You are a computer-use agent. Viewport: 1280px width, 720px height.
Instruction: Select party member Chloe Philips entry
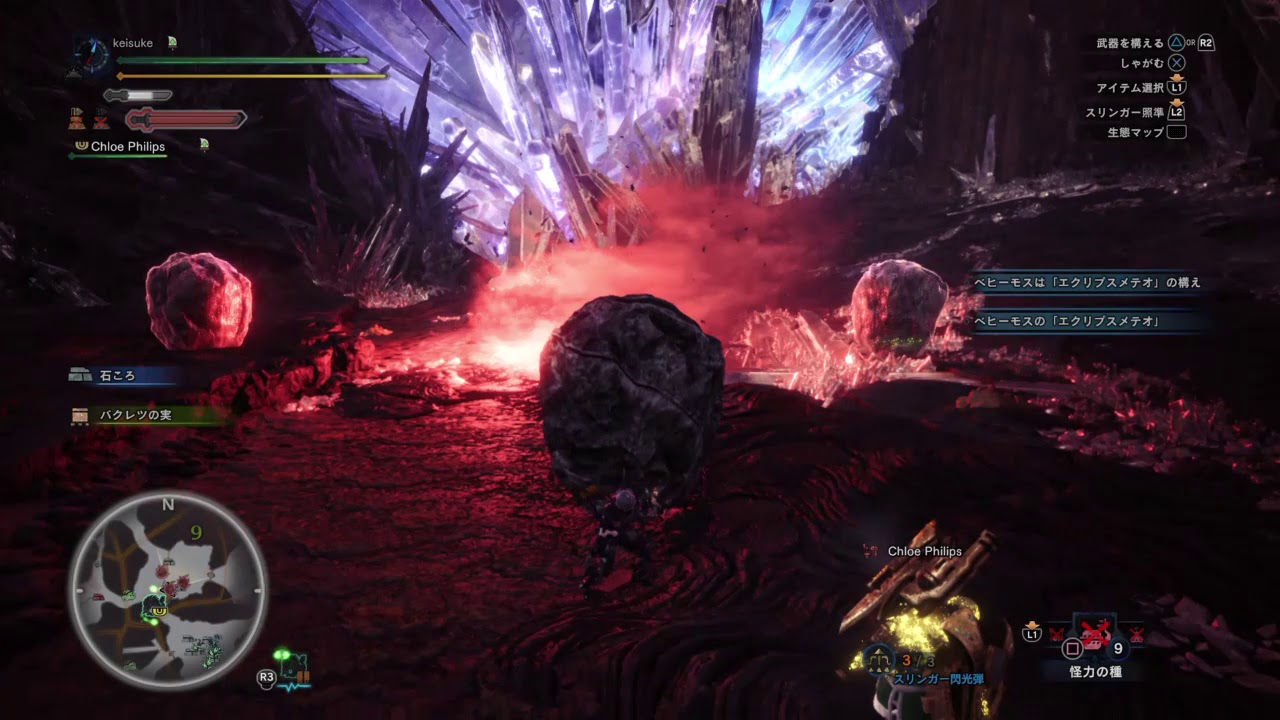(127, 147)
